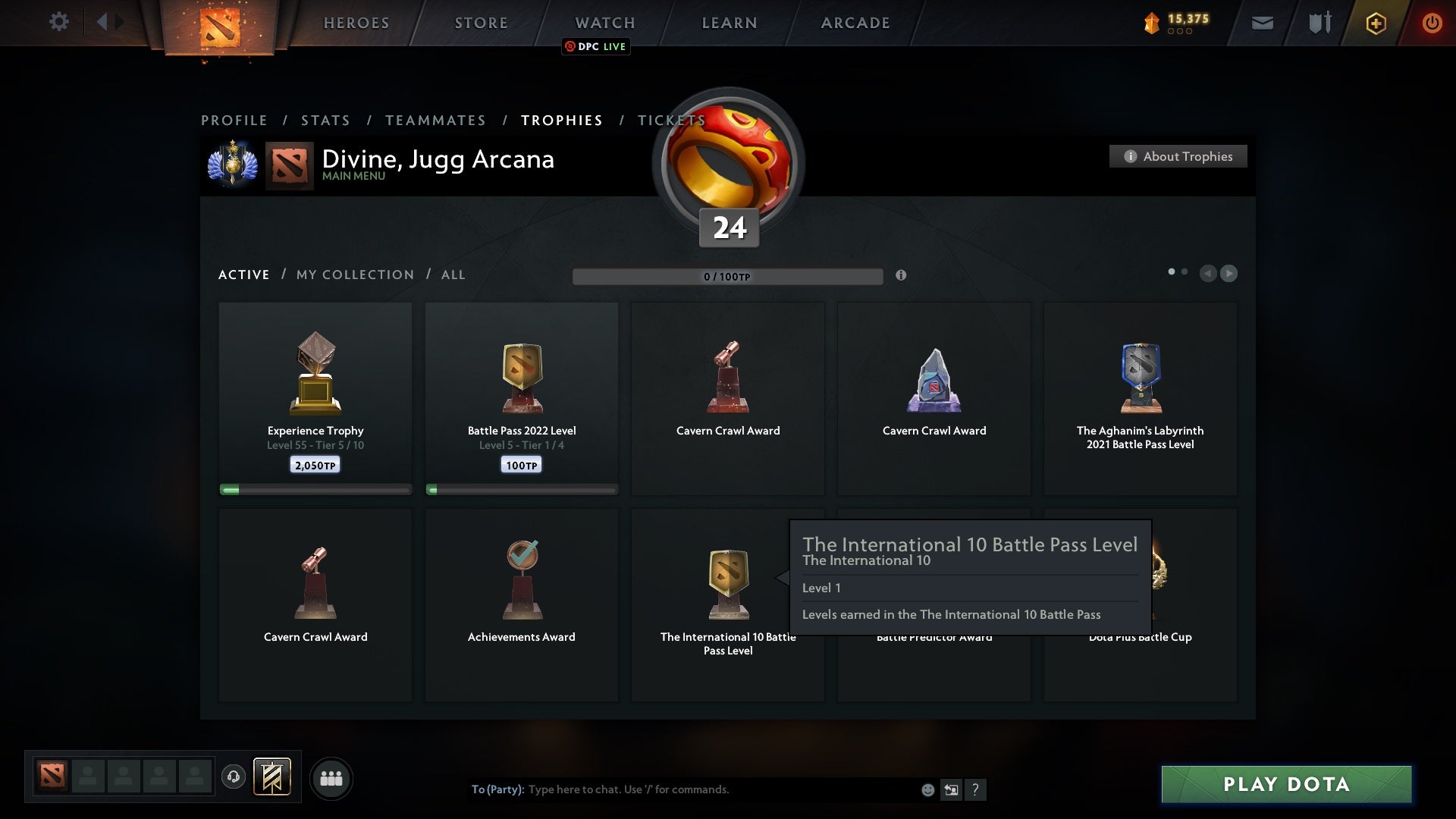This screenshot has height=819, width=1456.
Task: Select the Dota Plus hexagon icon
Action: coord(1375,23)
